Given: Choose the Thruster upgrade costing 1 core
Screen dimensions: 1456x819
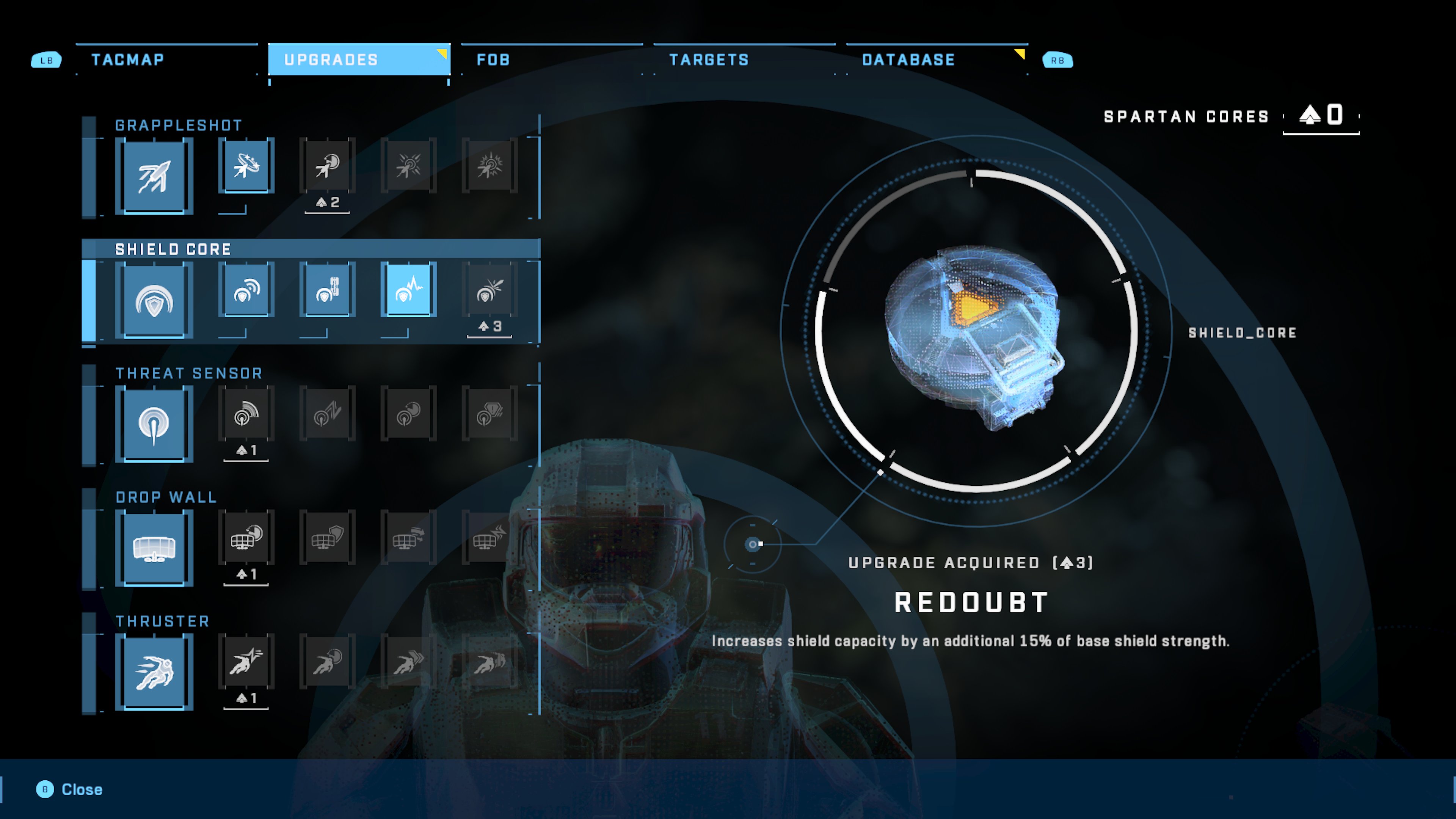Looking at the screenshot, I should tap(246, 662).
